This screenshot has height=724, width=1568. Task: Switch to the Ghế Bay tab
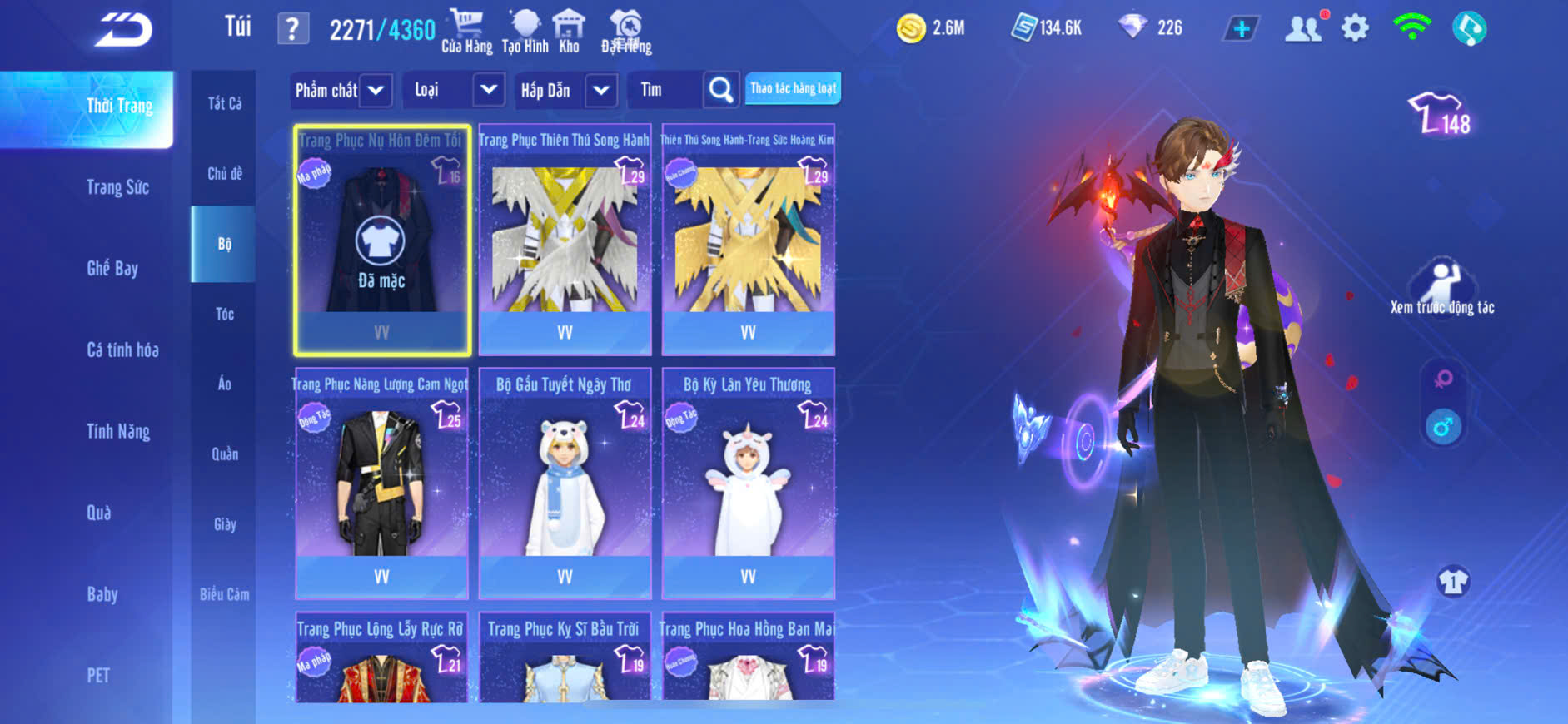click(112, 268)
